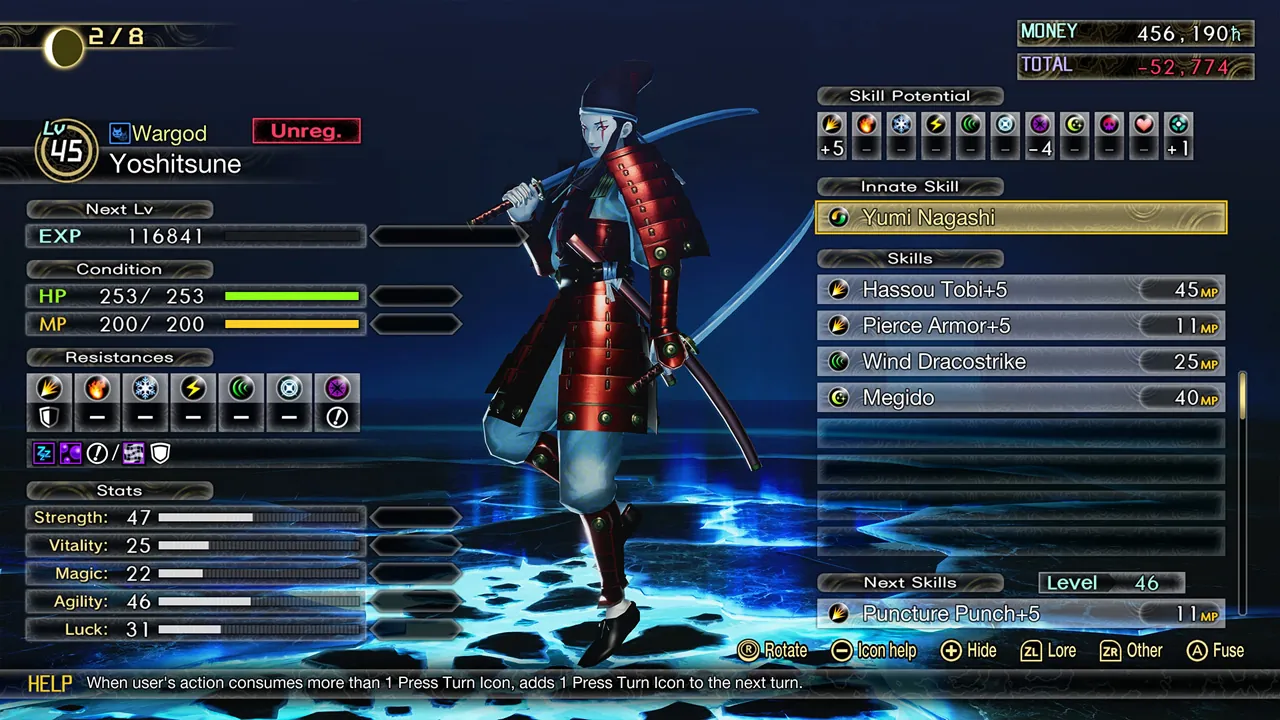Toggle the Icon help display
This screenshot has height=720, width=1280.
click(873, 651)
